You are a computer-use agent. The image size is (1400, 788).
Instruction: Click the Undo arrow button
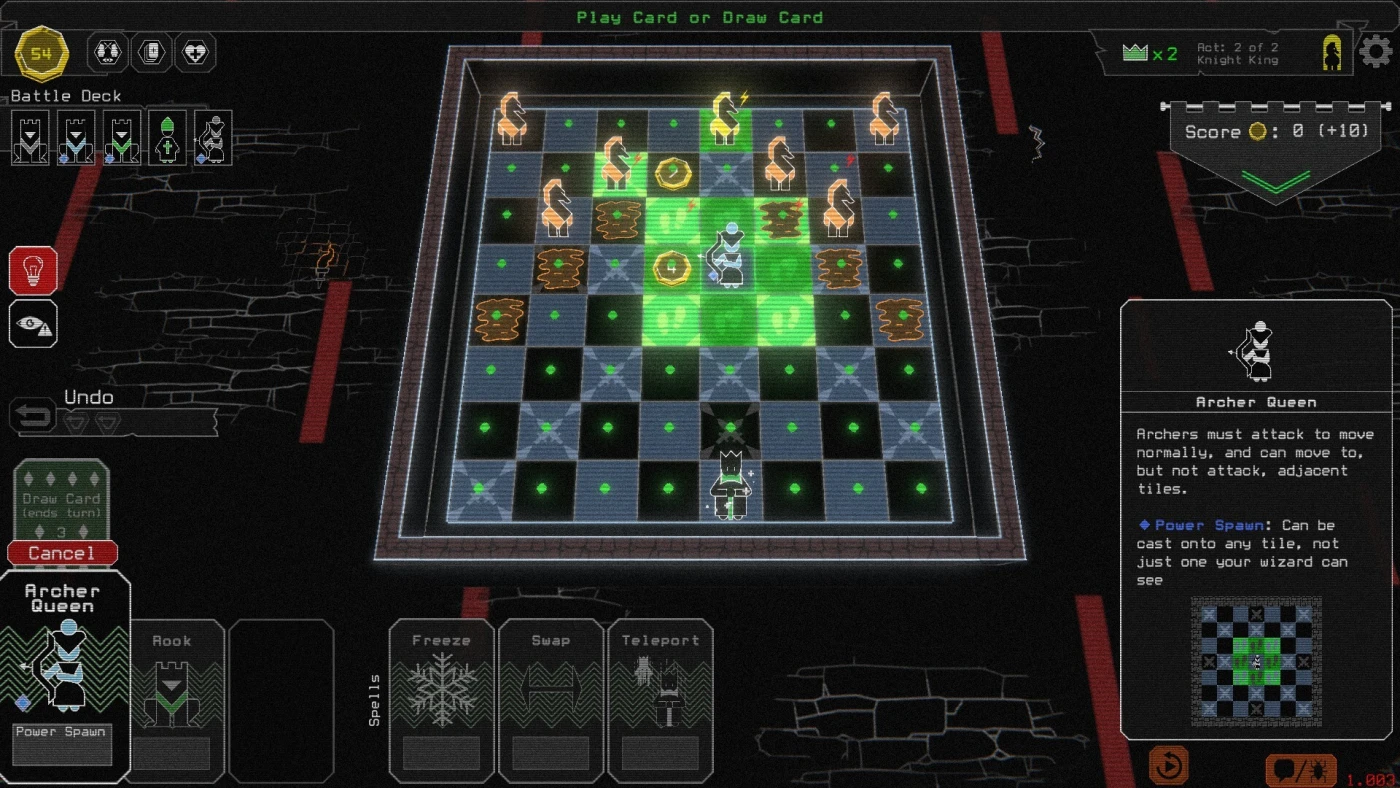(33, 416)
